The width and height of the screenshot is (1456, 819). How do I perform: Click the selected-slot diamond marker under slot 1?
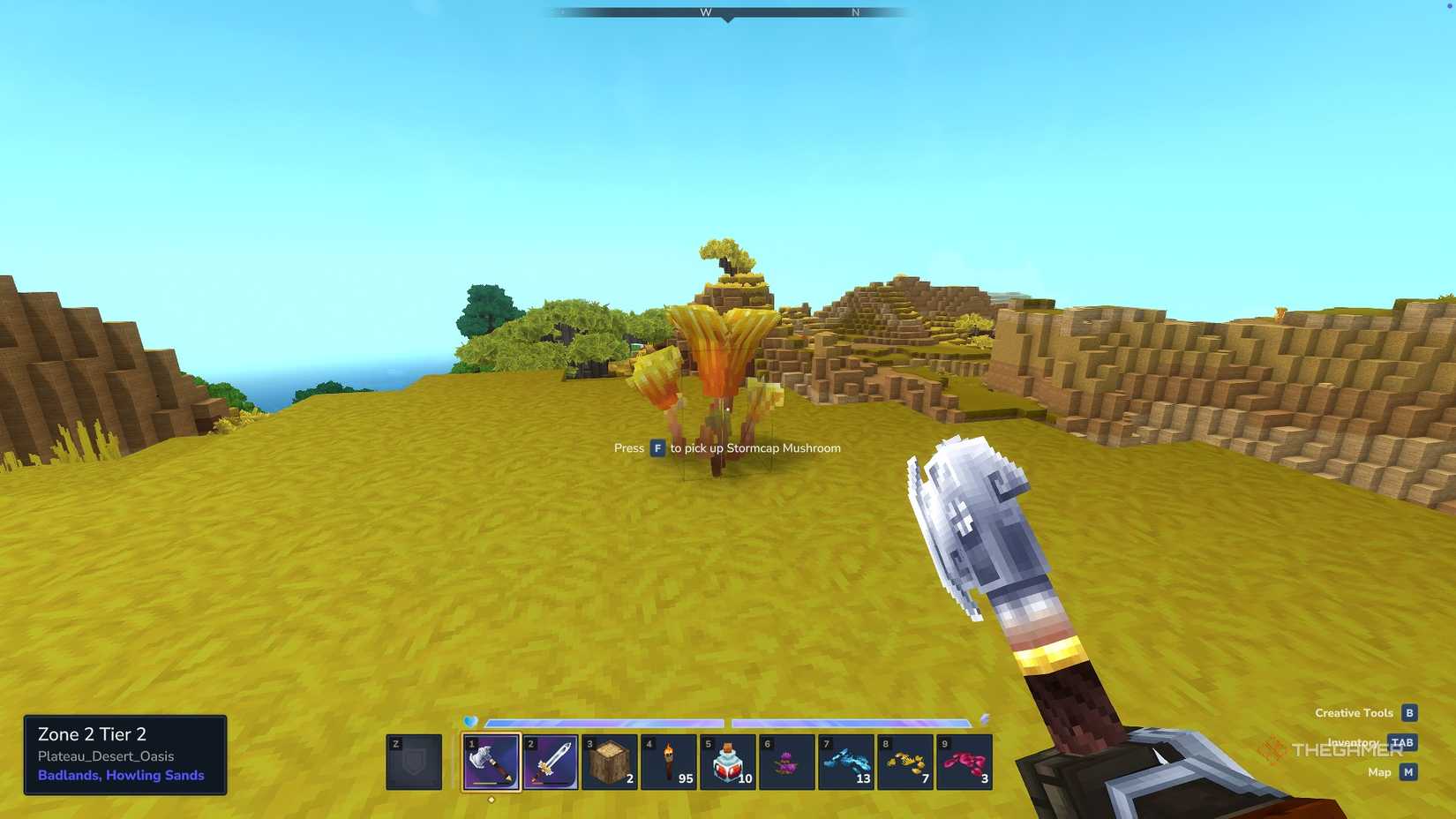(x=491, y=800)
